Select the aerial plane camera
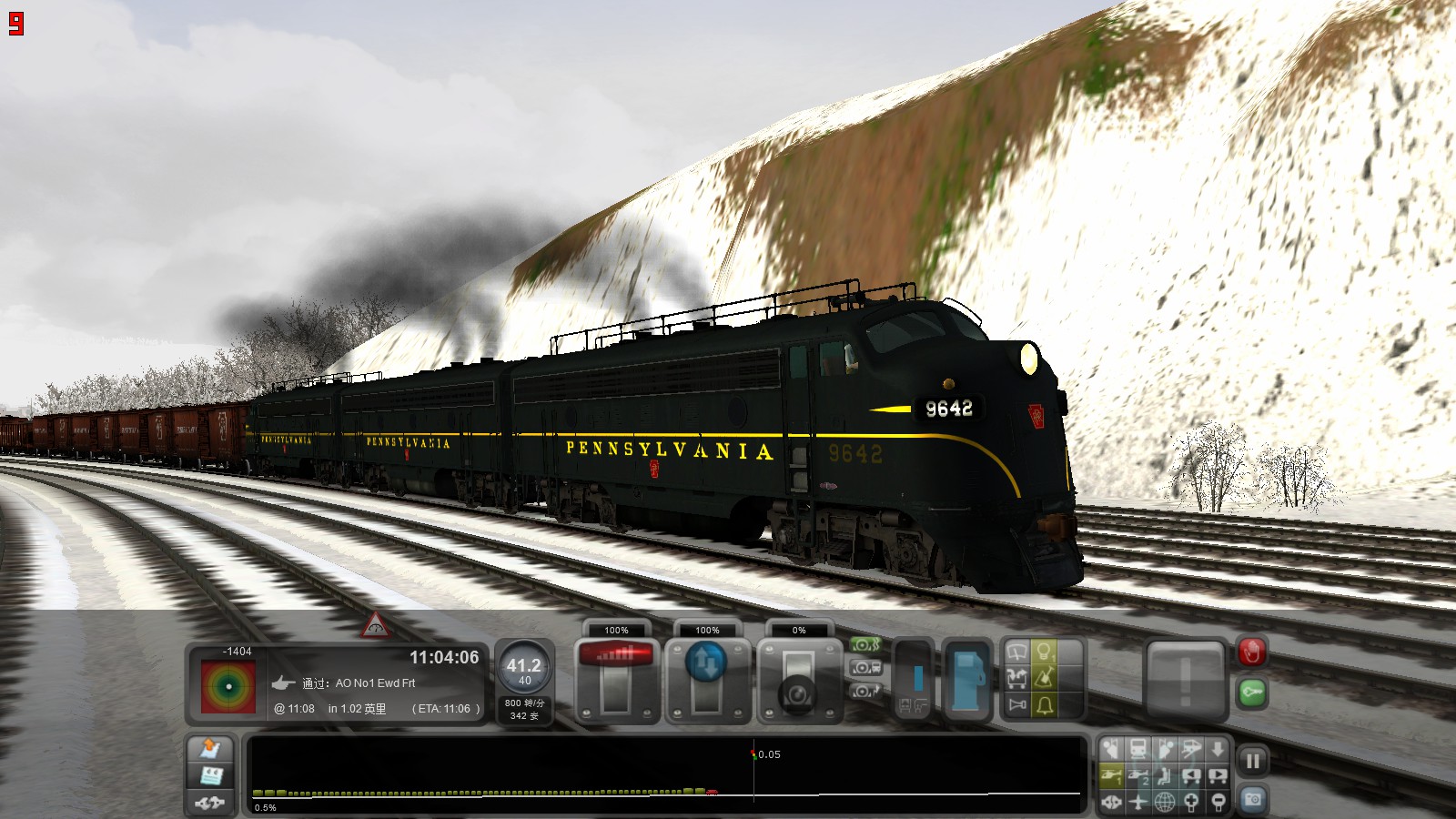The width and height of the screenshot is (1456, 819). pyautogui.click(x=1139, y=801)
